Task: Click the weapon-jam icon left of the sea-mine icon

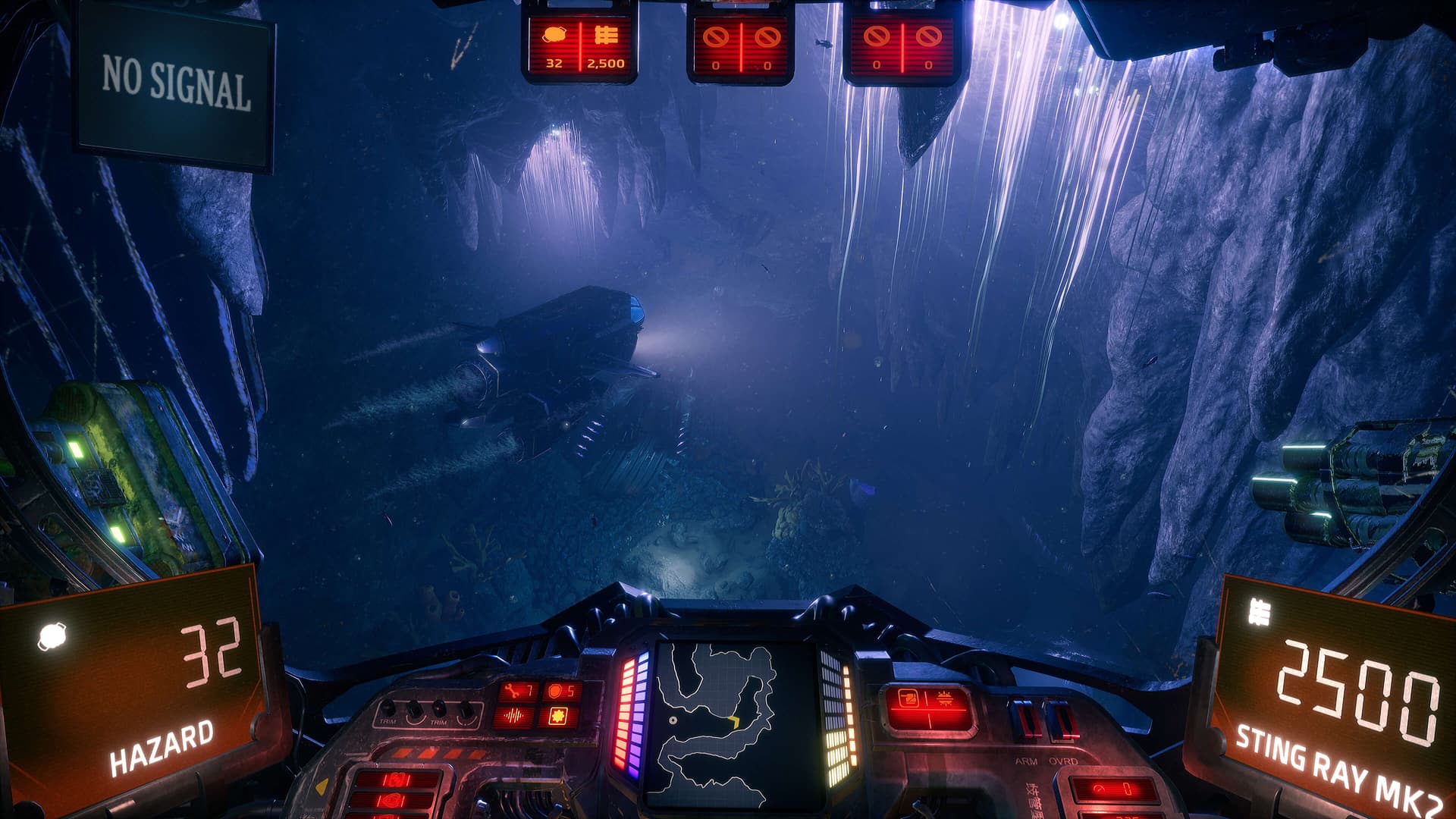Action: [x=908, y=698]
